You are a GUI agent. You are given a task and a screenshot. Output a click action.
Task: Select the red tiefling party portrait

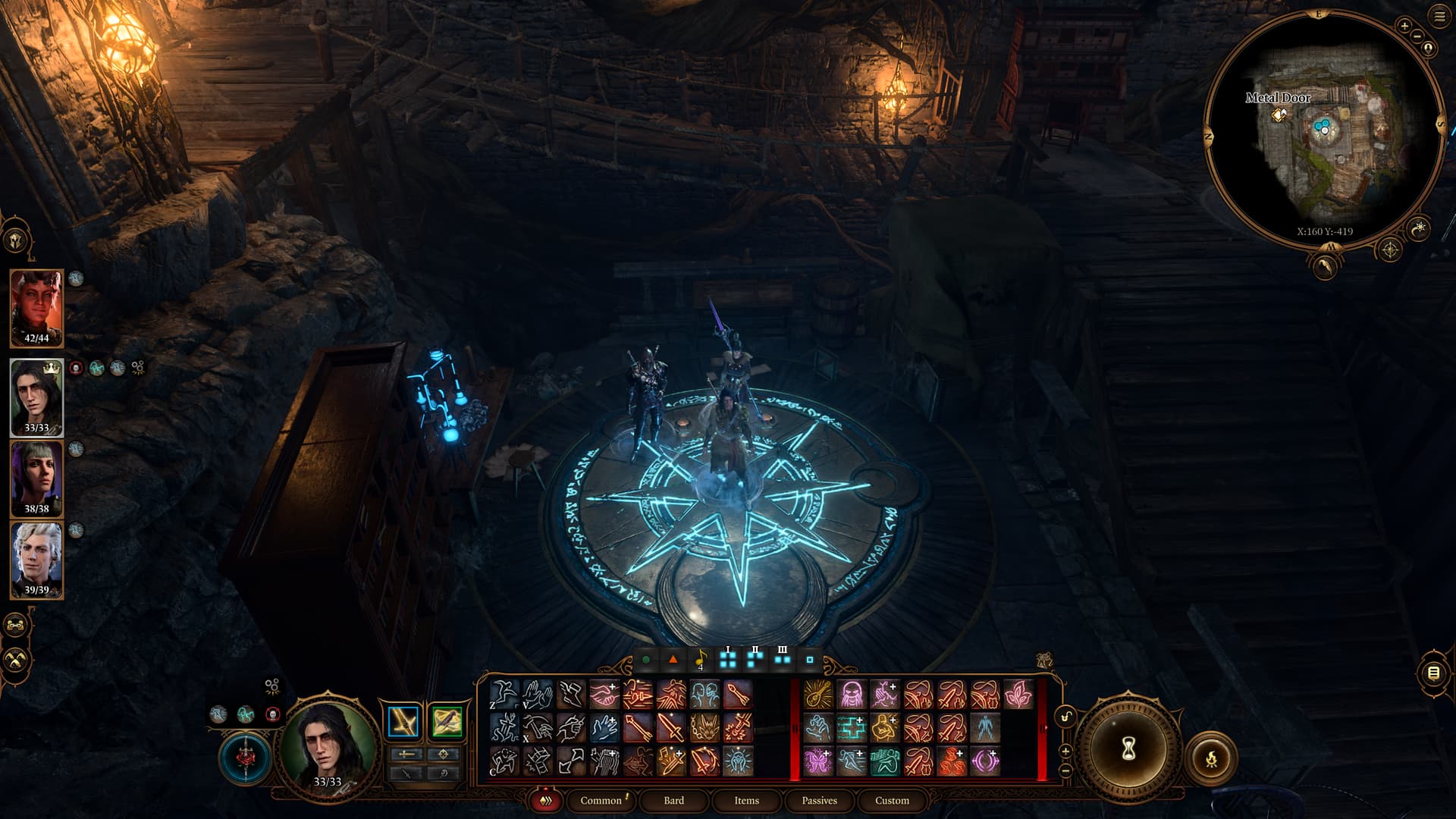coord(36,307)
